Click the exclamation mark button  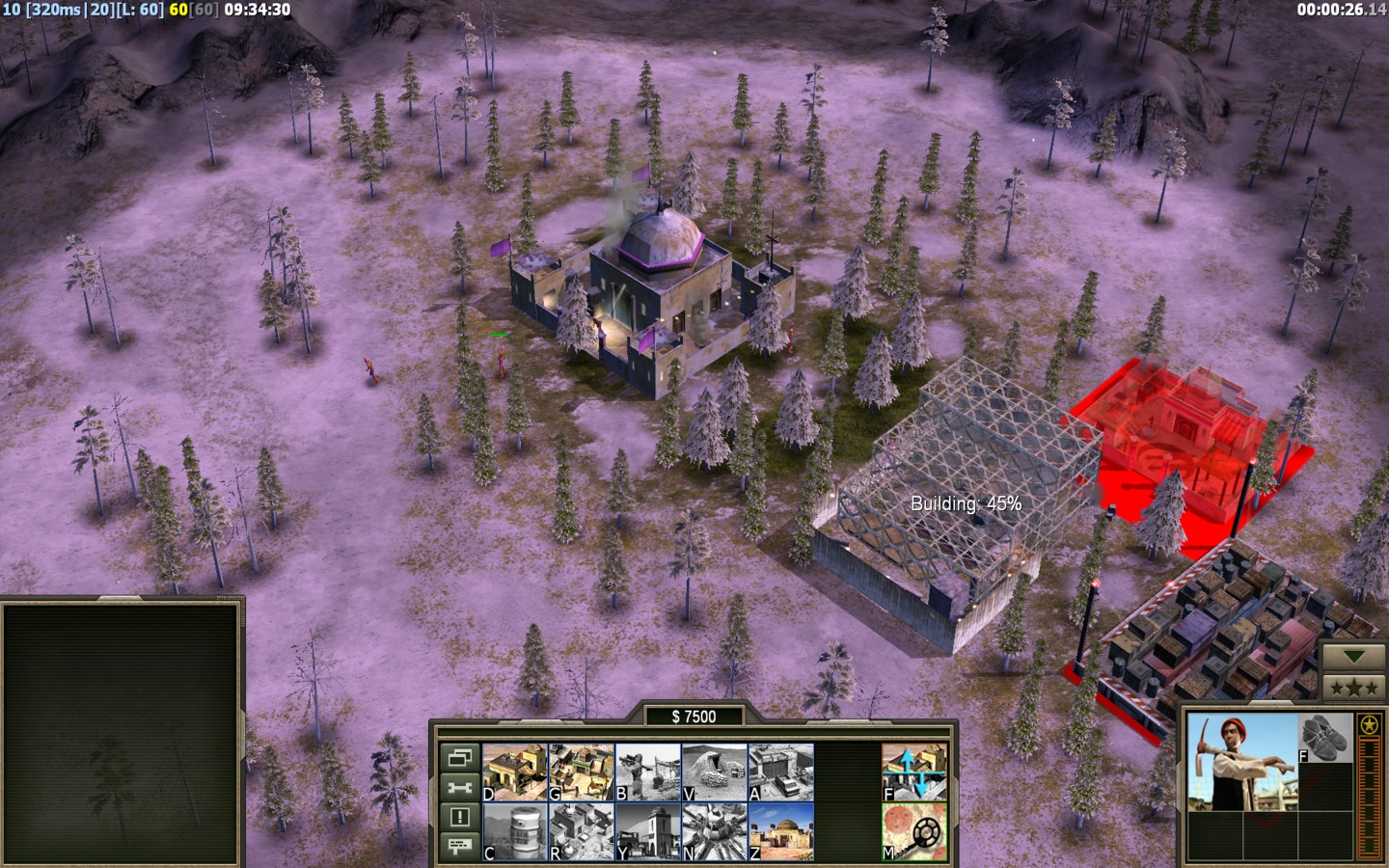(x=459, y=817)
